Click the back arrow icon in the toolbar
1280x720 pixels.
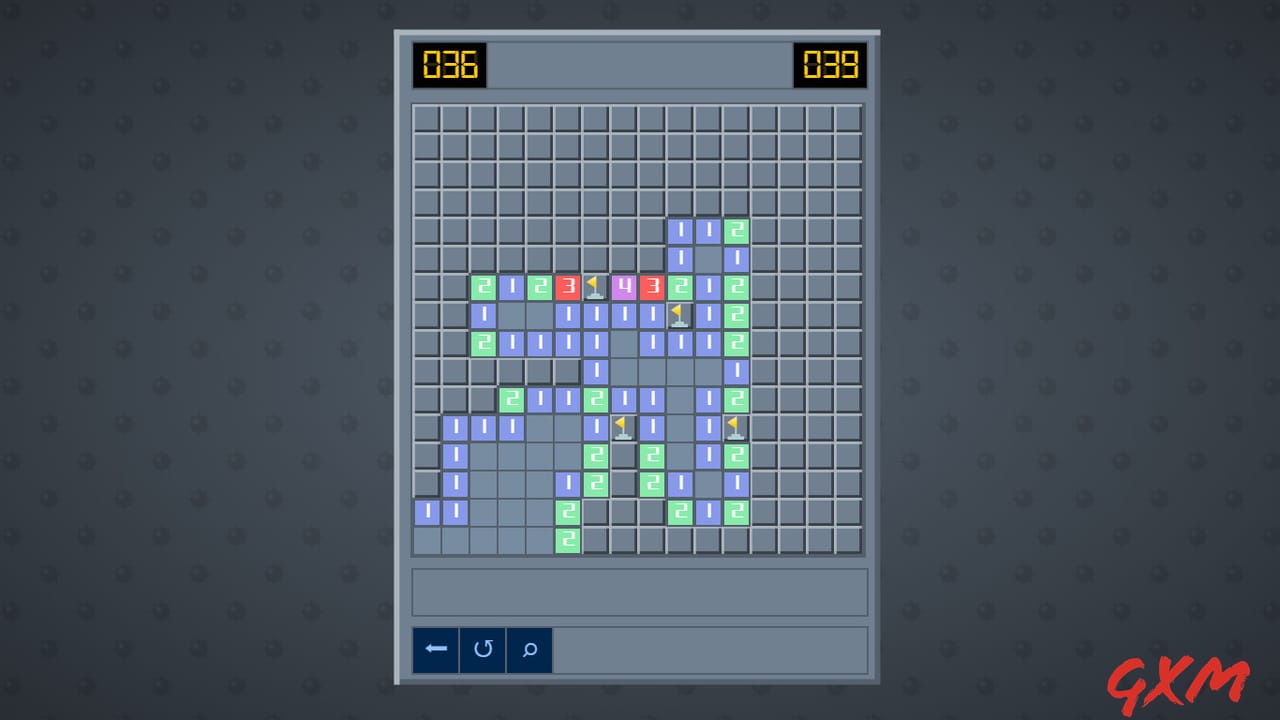click(x=435, y=649)
